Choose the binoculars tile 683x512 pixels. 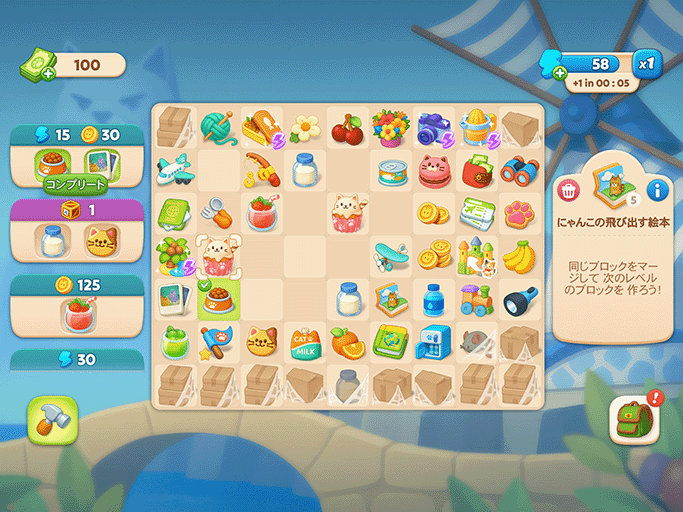coord(520,170)
